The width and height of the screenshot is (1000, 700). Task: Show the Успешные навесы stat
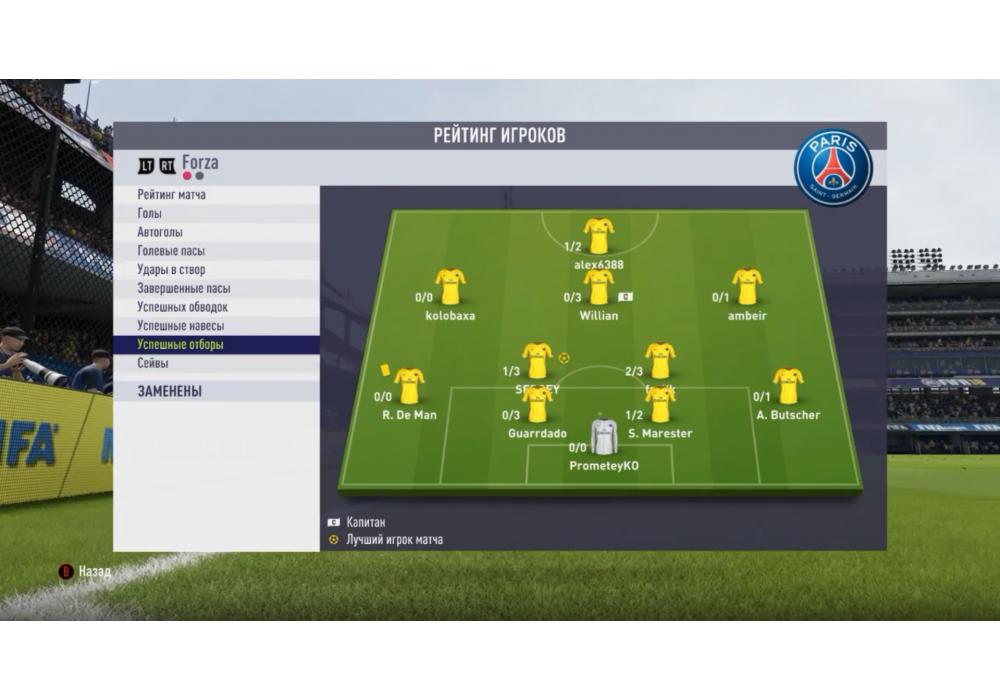[x=181, y=326]
